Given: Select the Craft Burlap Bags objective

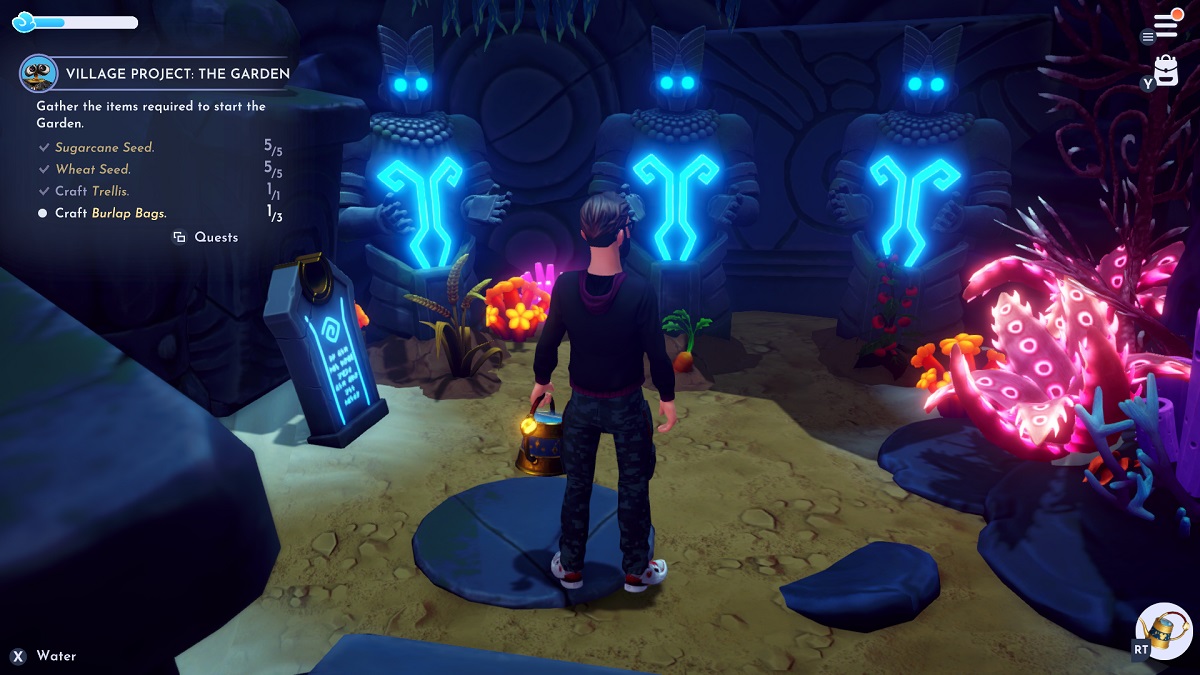Looking at the screenshot, I should [110, 213].
